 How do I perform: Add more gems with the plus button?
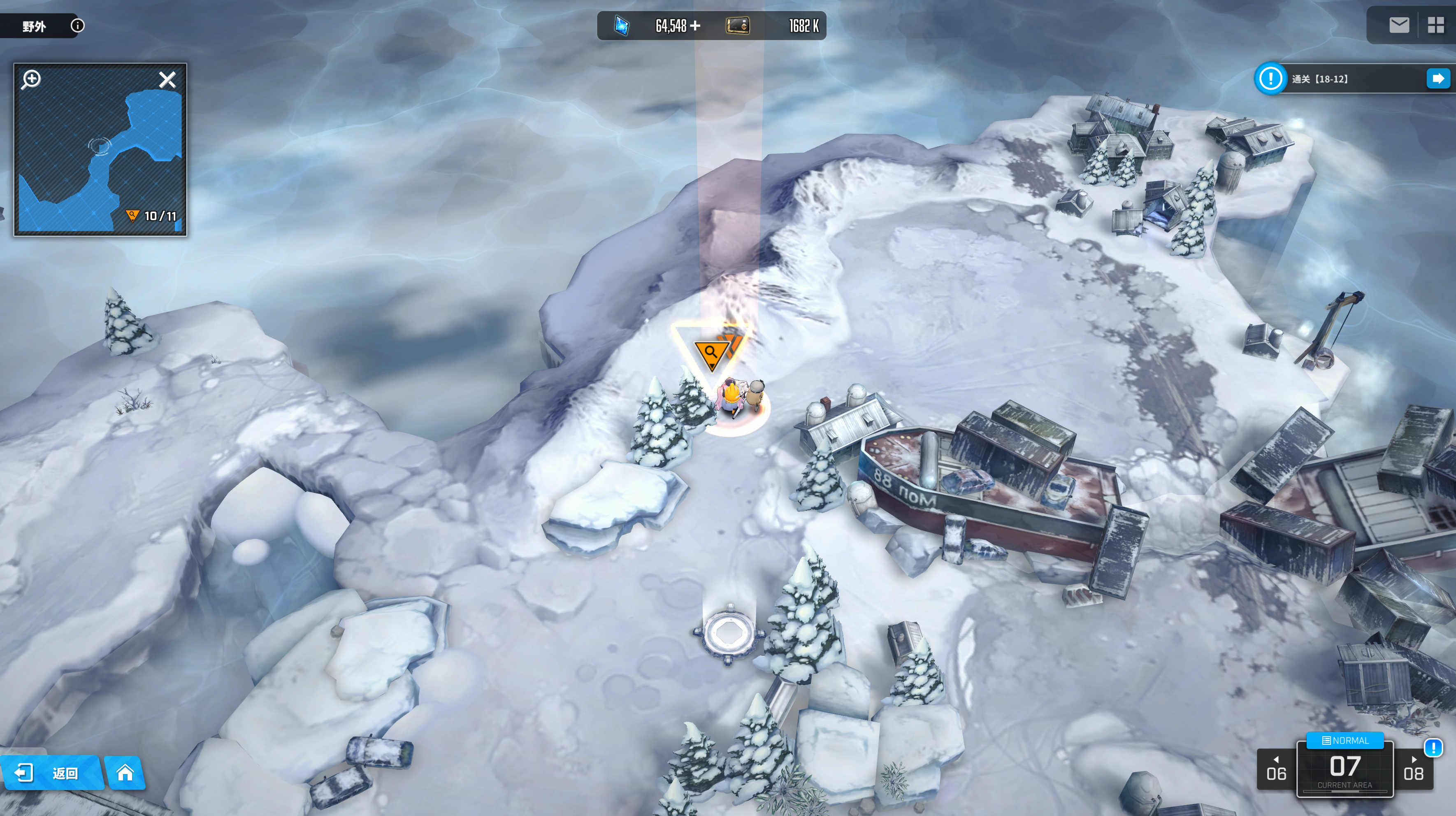[695, 26]
